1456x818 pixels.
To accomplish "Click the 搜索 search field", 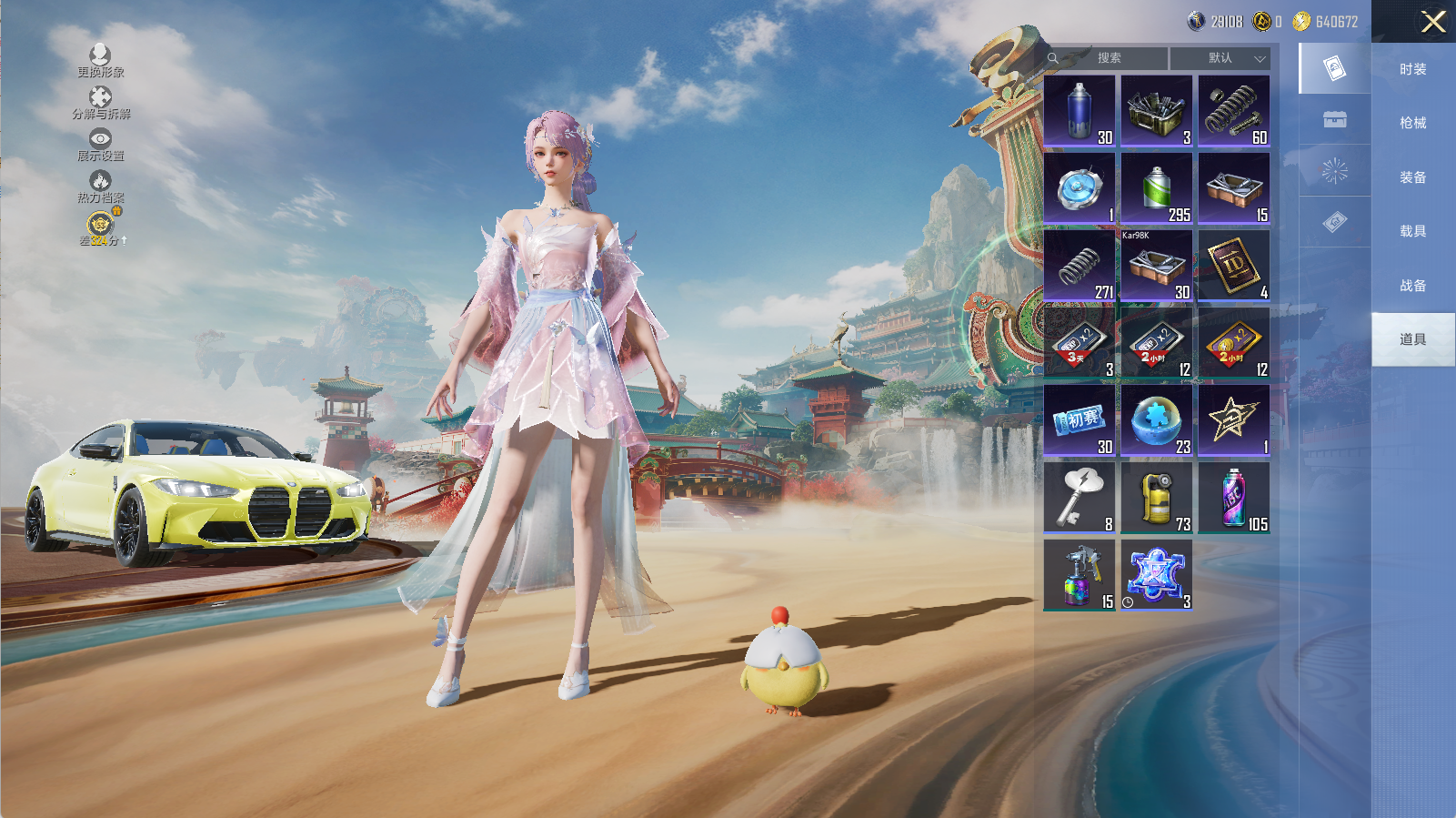I will click(1108, 58).
